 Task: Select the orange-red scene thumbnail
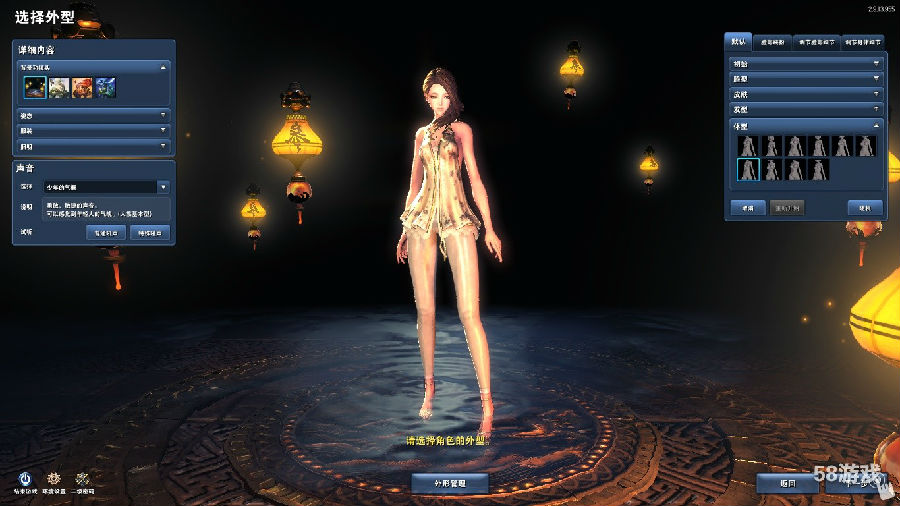click(82, 88)
